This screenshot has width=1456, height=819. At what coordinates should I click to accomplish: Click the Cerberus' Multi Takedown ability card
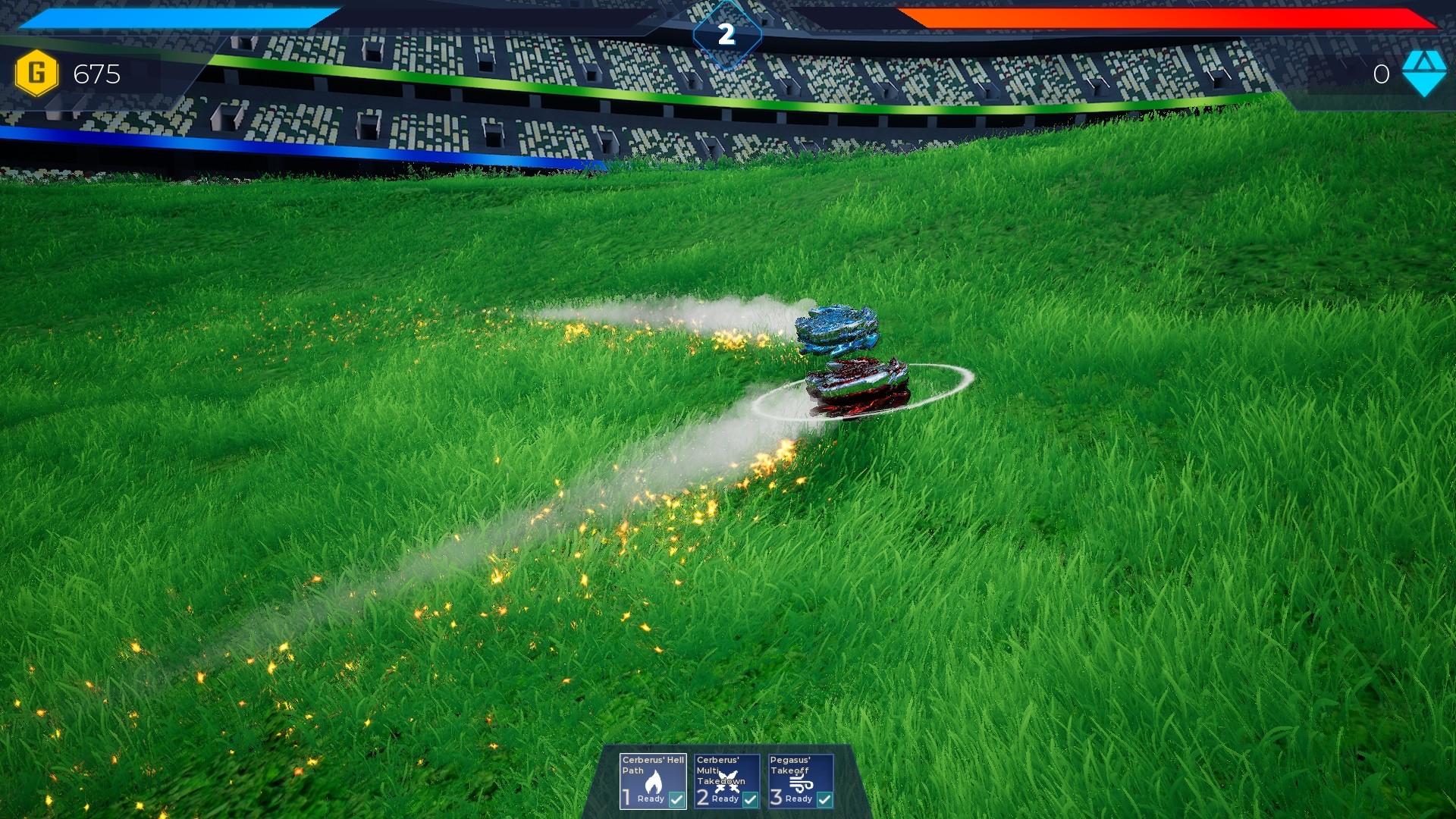pos(726,780)
